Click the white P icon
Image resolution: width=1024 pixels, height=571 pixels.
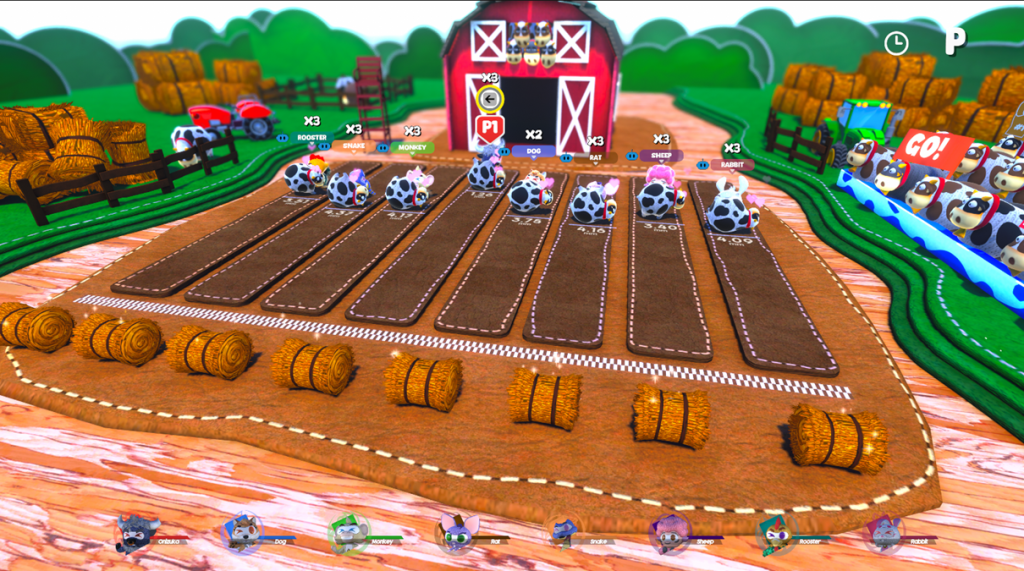[x=956, y=42]
